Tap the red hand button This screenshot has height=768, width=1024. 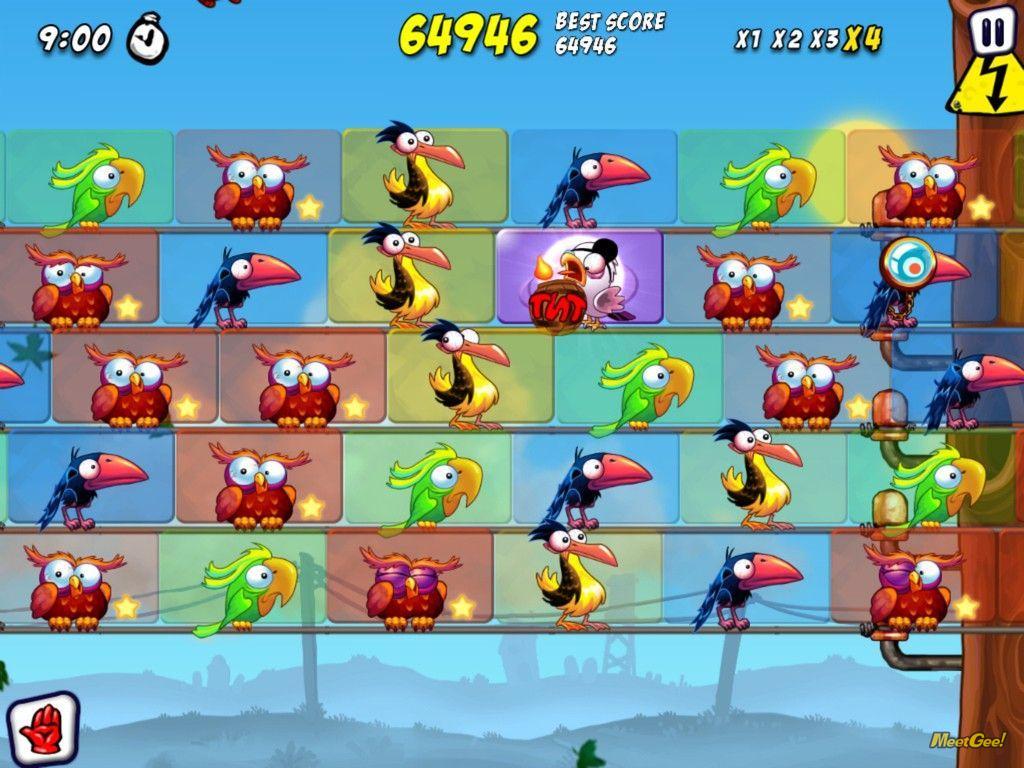tap(42, 727)
